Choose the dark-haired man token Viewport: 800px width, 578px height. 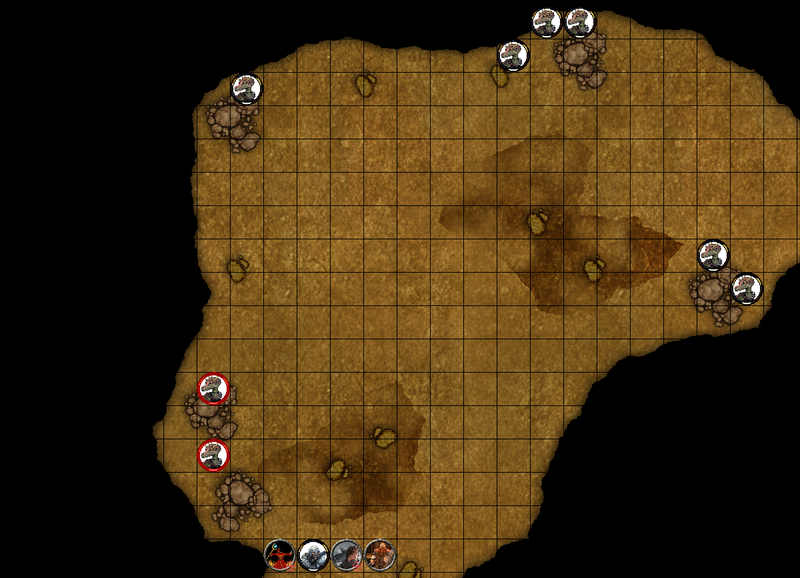click(346, 554)
